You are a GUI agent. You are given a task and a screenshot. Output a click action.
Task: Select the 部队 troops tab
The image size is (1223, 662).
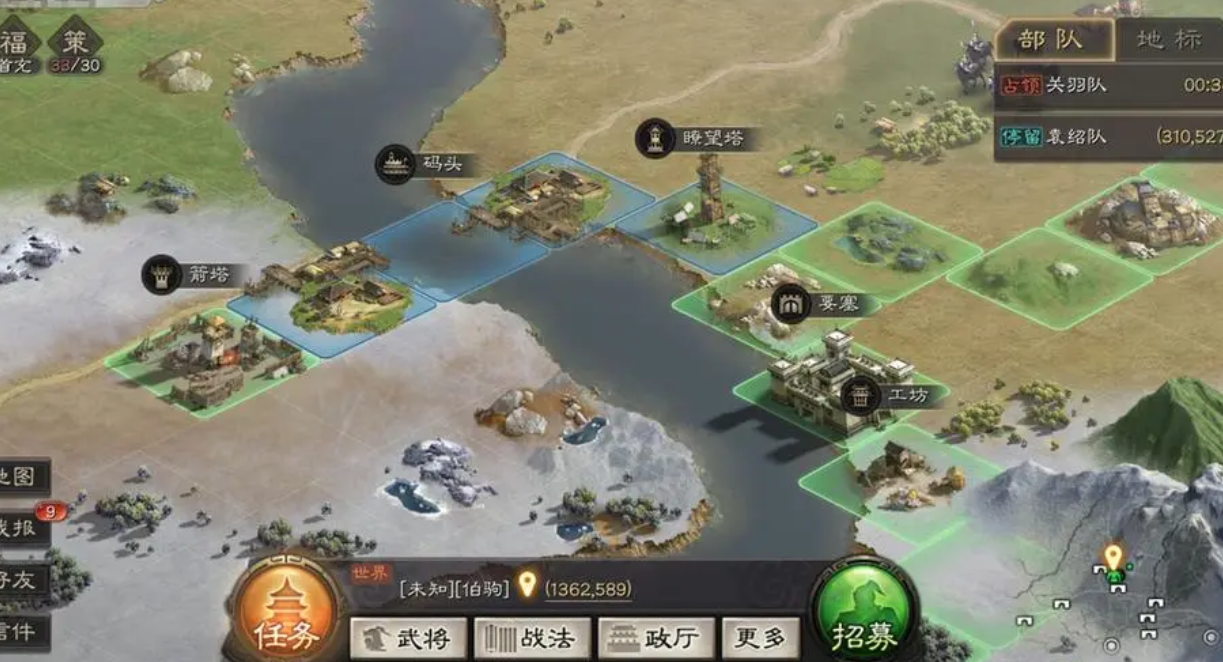click(1051, 40)
